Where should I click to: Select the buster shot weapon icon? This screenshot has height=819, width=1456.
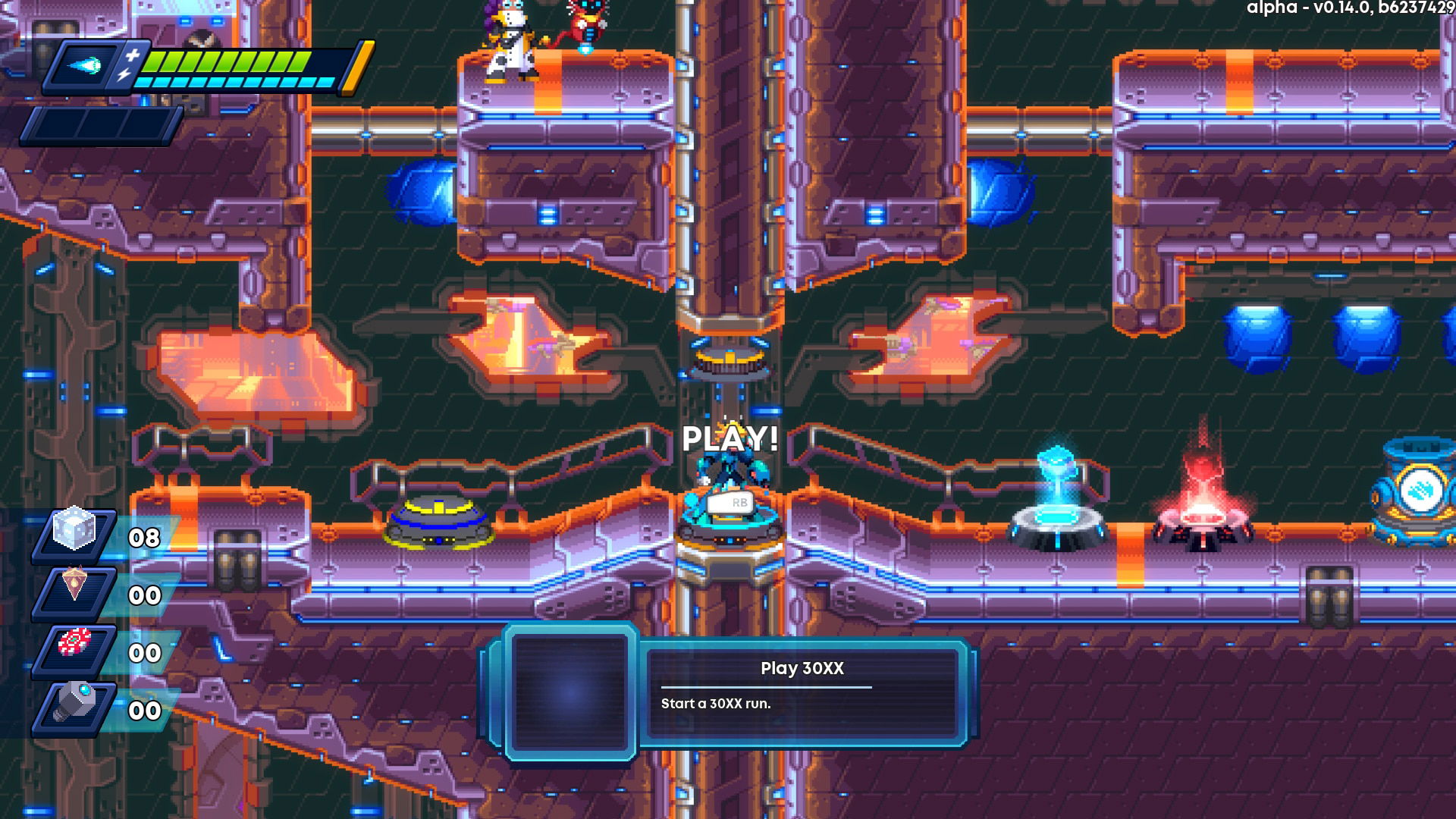86,65
